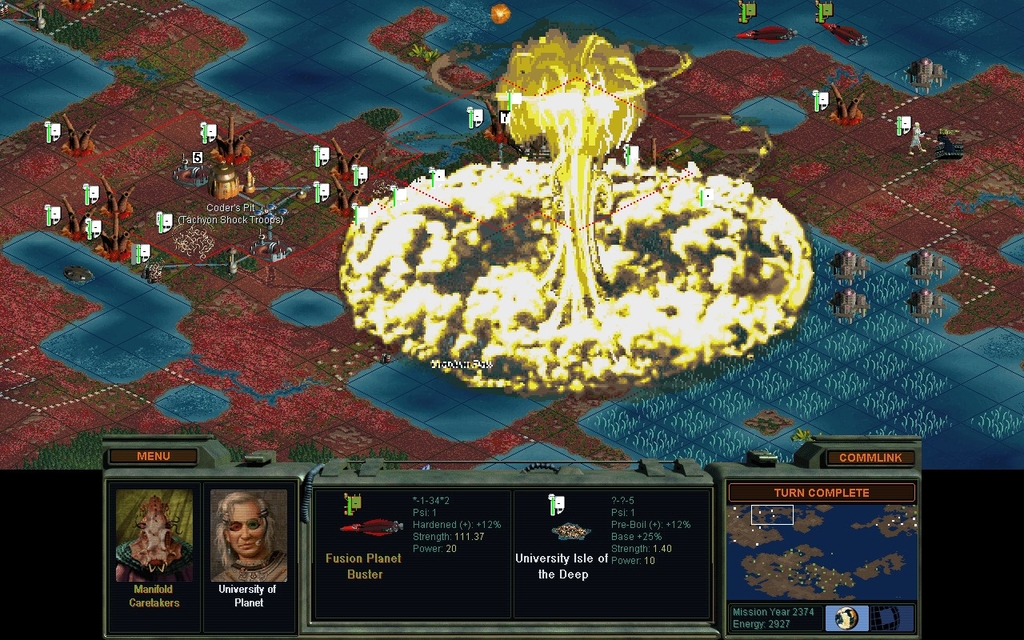Click the TURN COMPLETE button
Image resolution: width=1024 pixels, height=640 pixels.
click(x=821, y=492)
